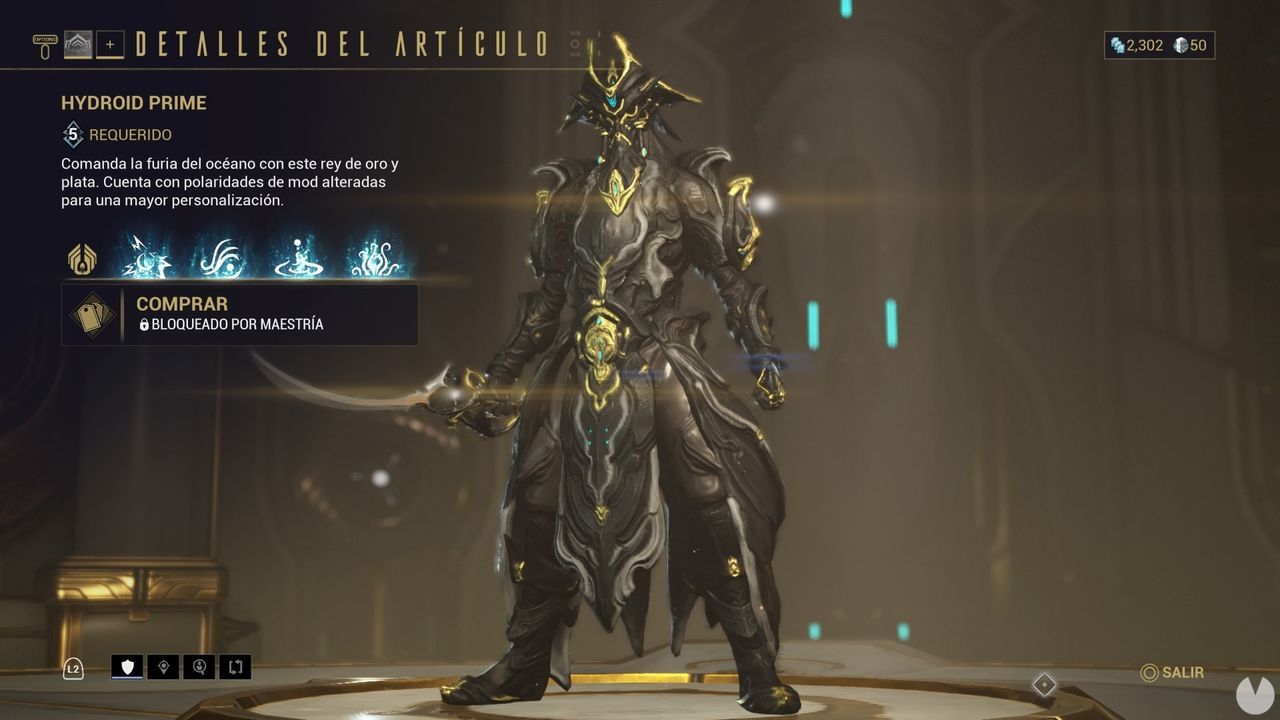Select the Undertow ability icon
This screenshot has width=1280, height=720.
tap(295, 258)
